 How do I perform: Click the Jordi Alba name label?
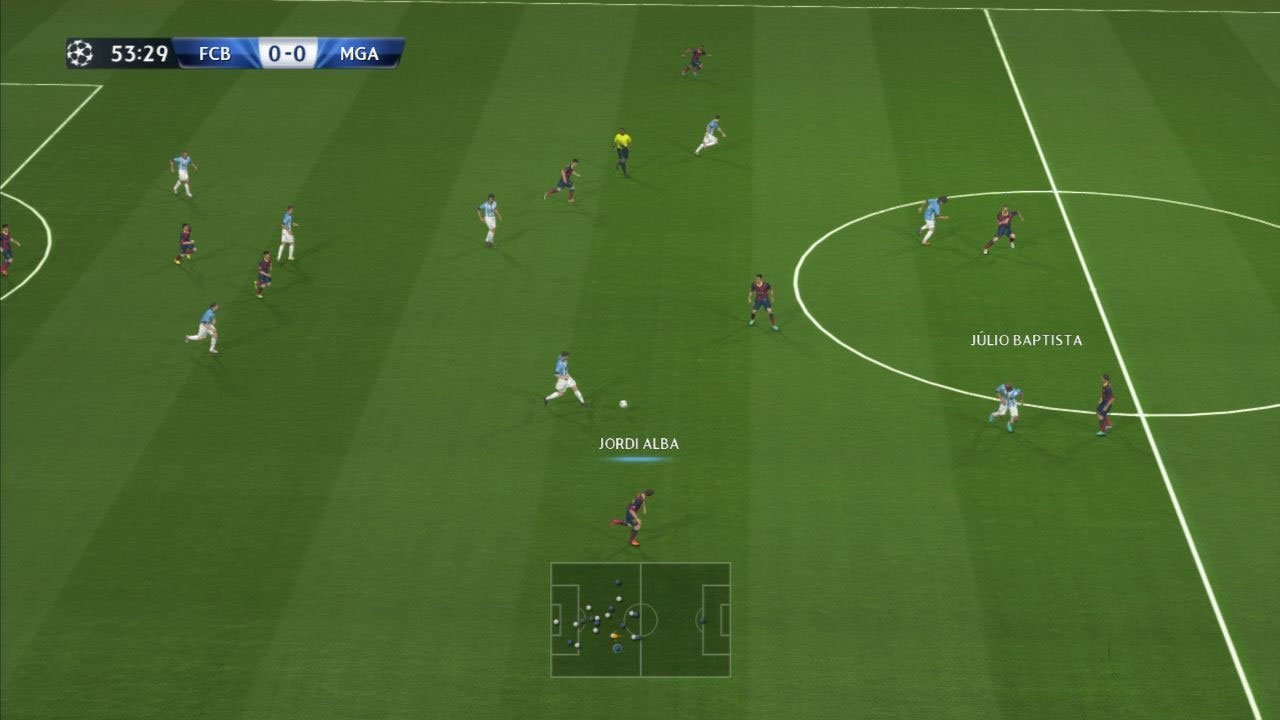pyautogui.click(x=638, y=442)
